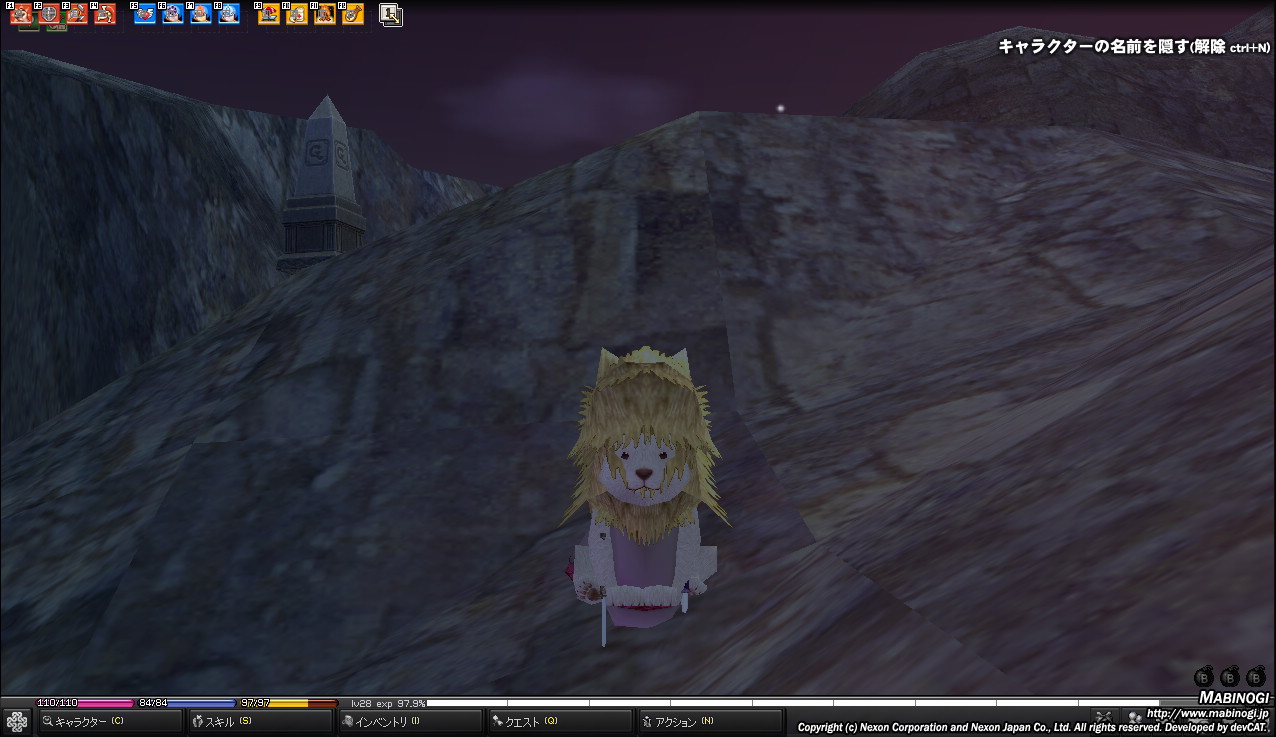Open the アクション (Action) window
1276x737 pixels.
pyautogui.click(x=709, y=721)
